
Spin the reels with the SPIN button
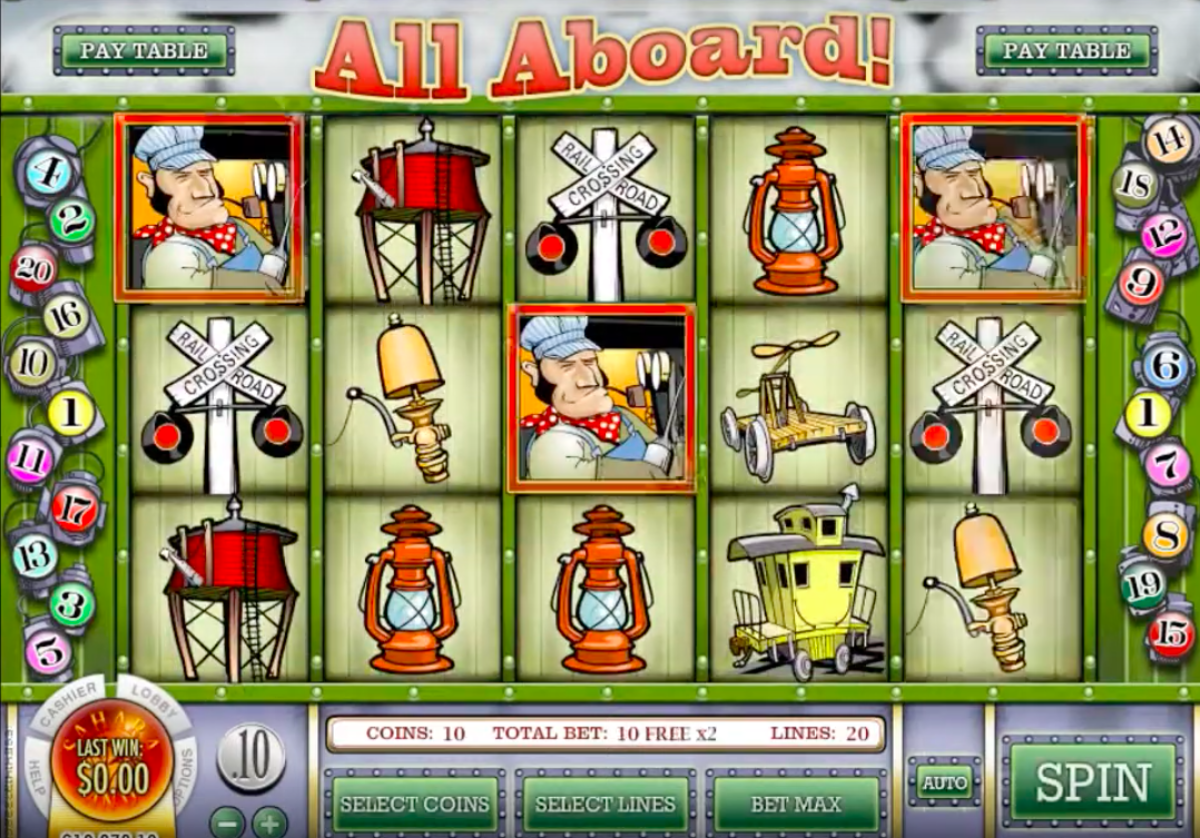click(1092, 782)
